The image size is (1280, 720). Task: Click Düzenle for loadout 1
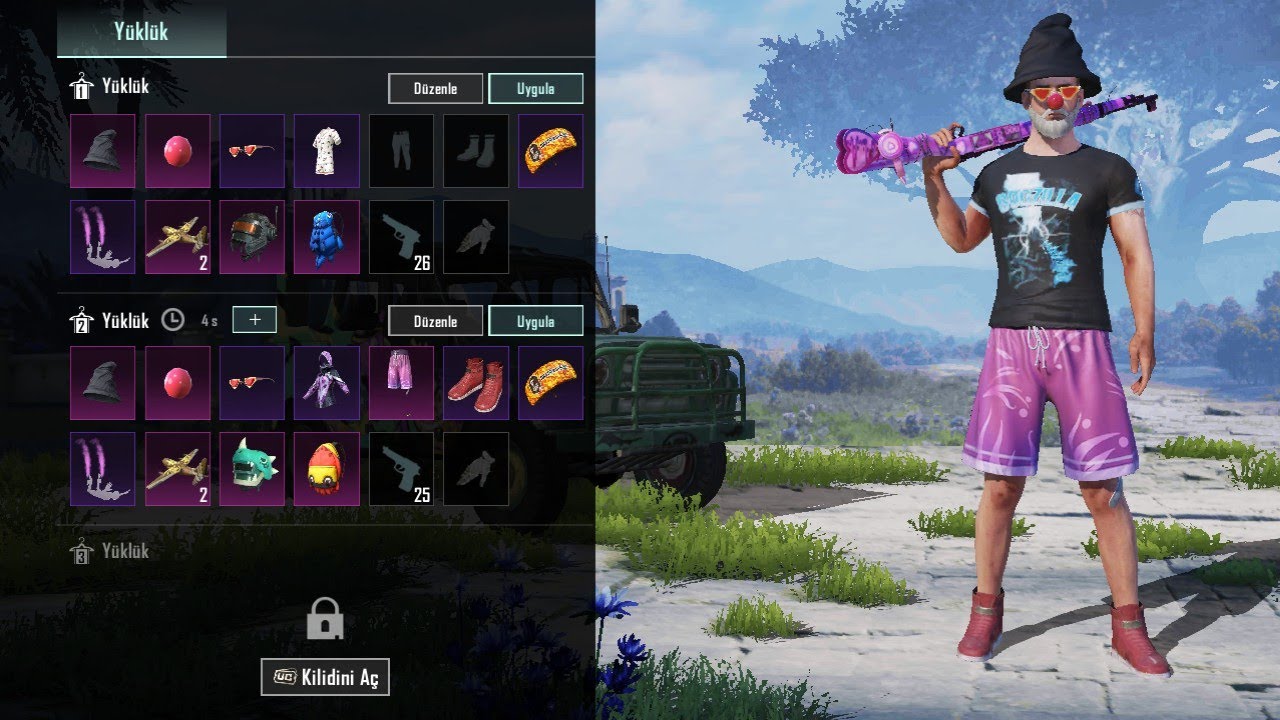(x=435, y=88)
